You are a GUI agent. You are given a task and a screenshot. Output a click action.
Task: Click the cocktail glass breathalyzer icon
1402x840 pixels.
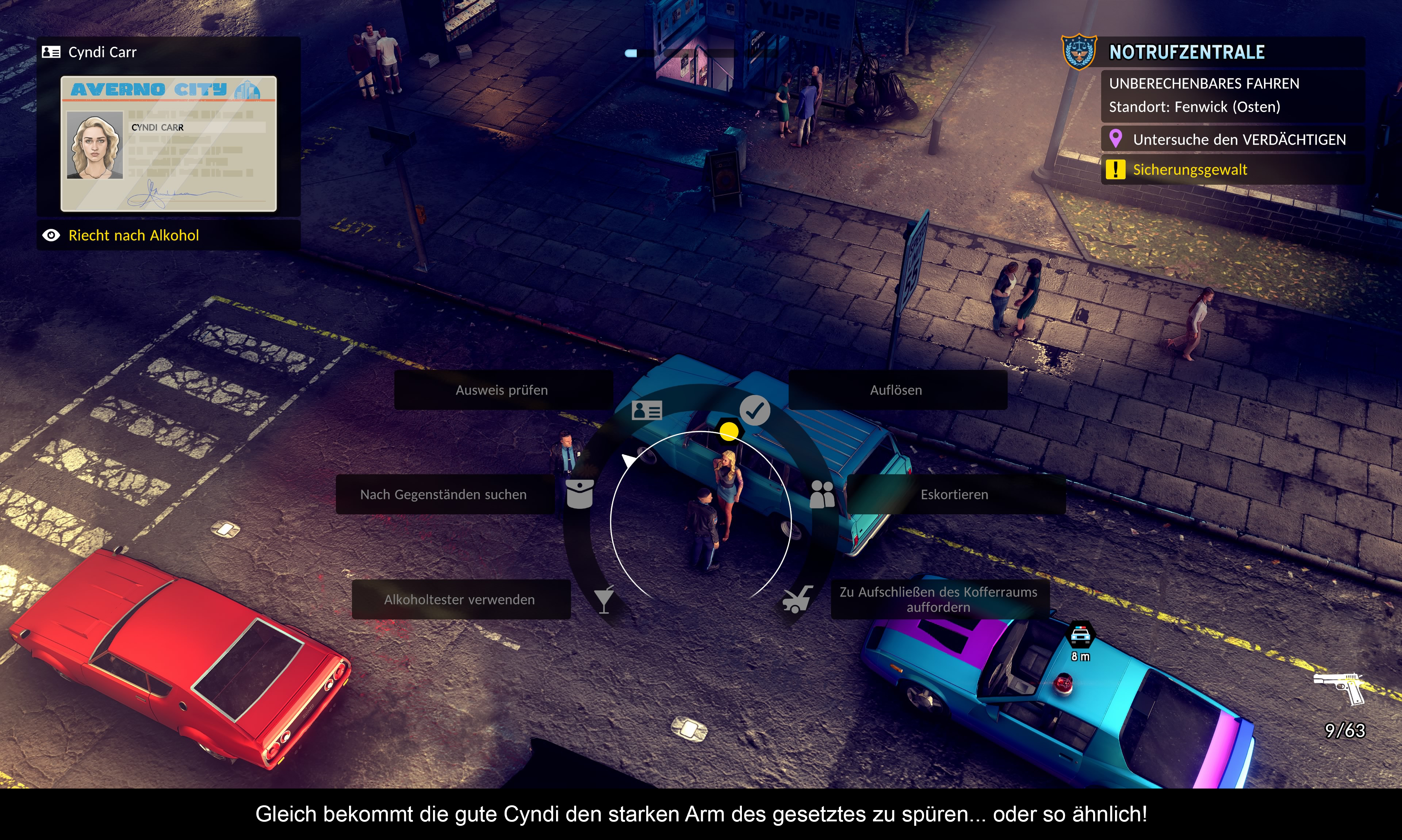pyautogui.click(x=604, y=599)
